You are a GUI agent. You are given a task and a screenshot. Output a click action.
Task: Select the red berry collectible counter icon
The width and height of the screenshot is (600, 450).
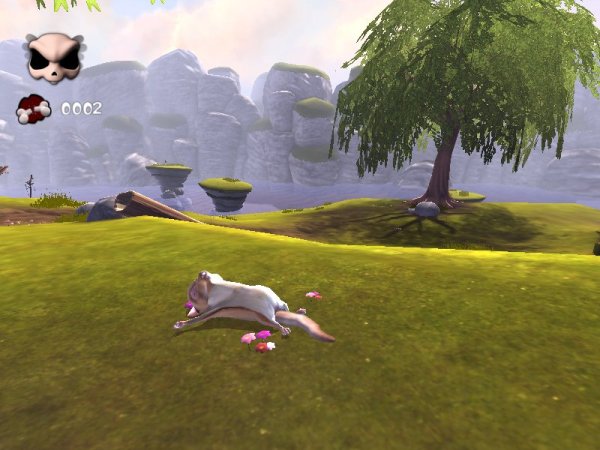(33, 108)
